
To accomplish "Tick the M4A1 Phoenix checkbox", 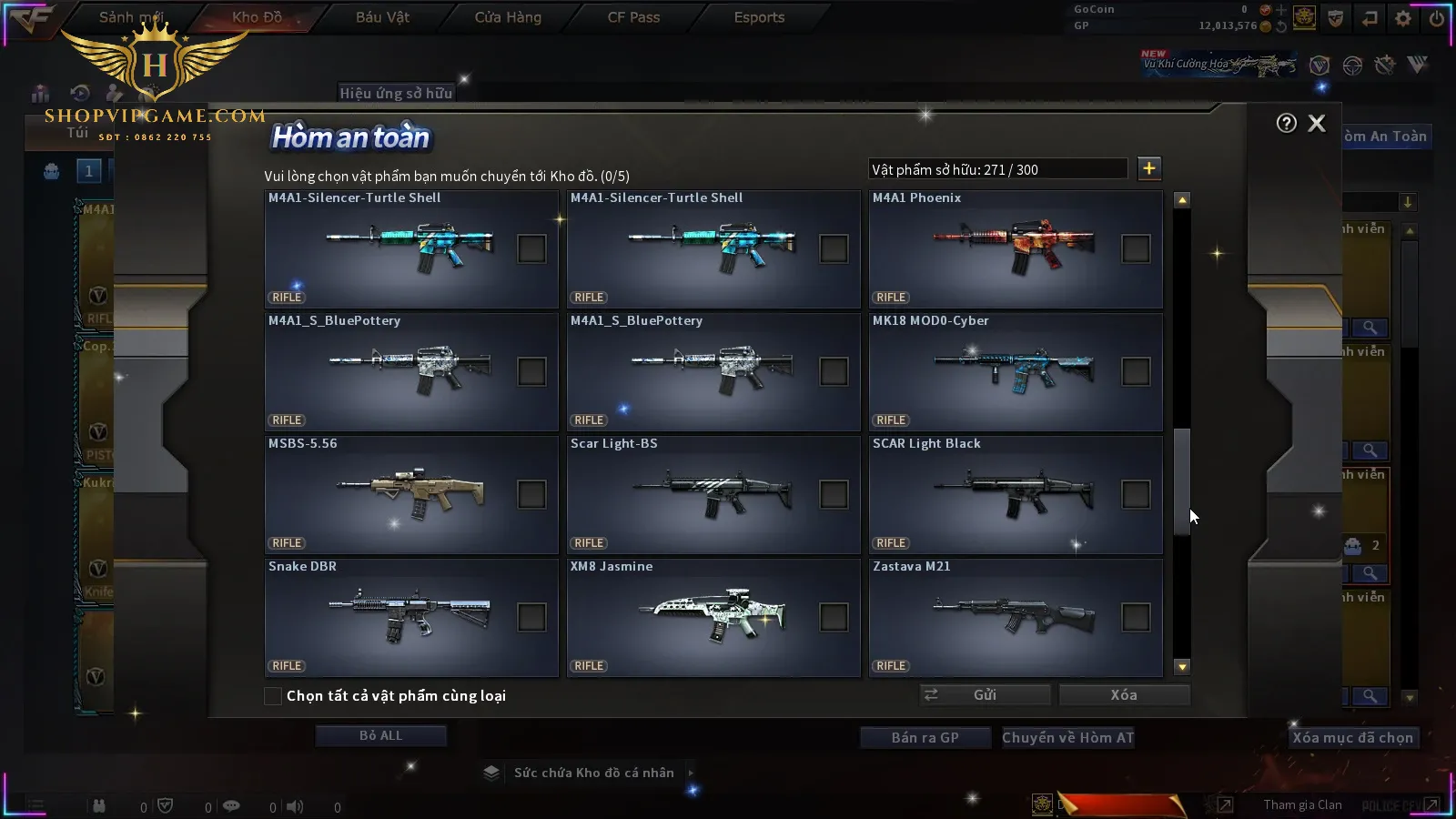I will tap(1136, 248).
